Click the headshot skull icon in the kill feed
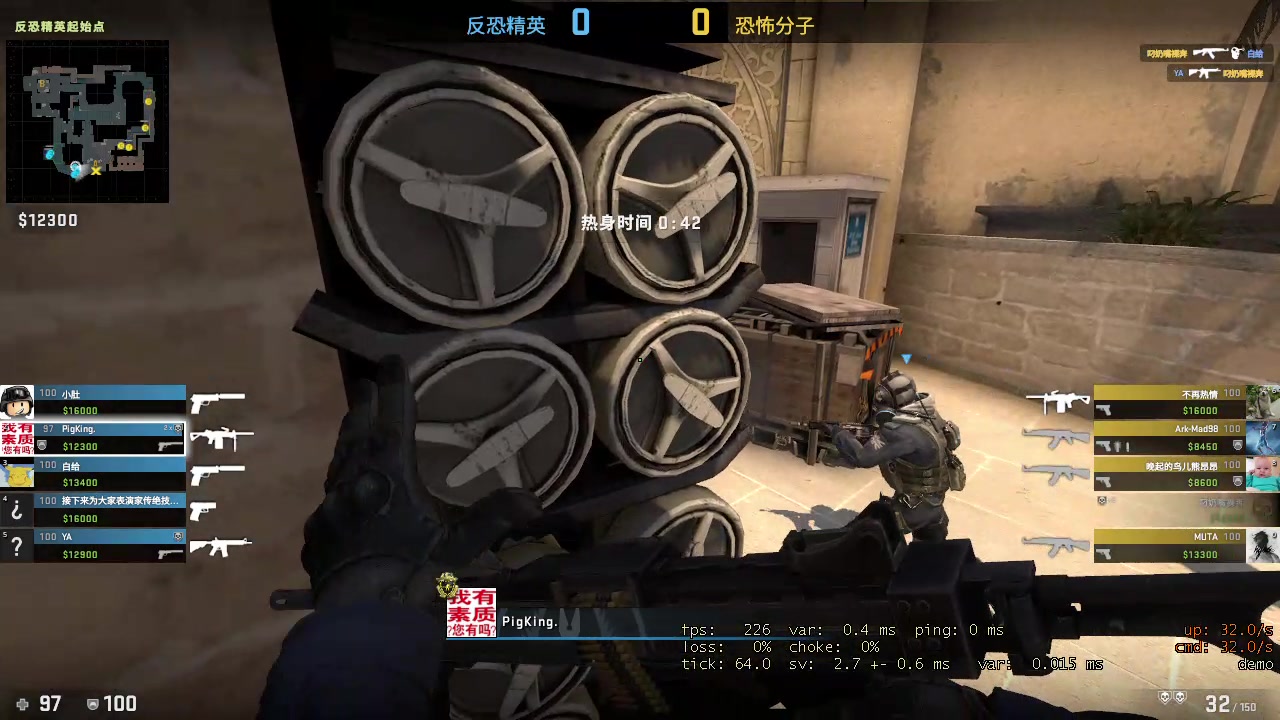 pyautogui.click(x=1235, y=53)
